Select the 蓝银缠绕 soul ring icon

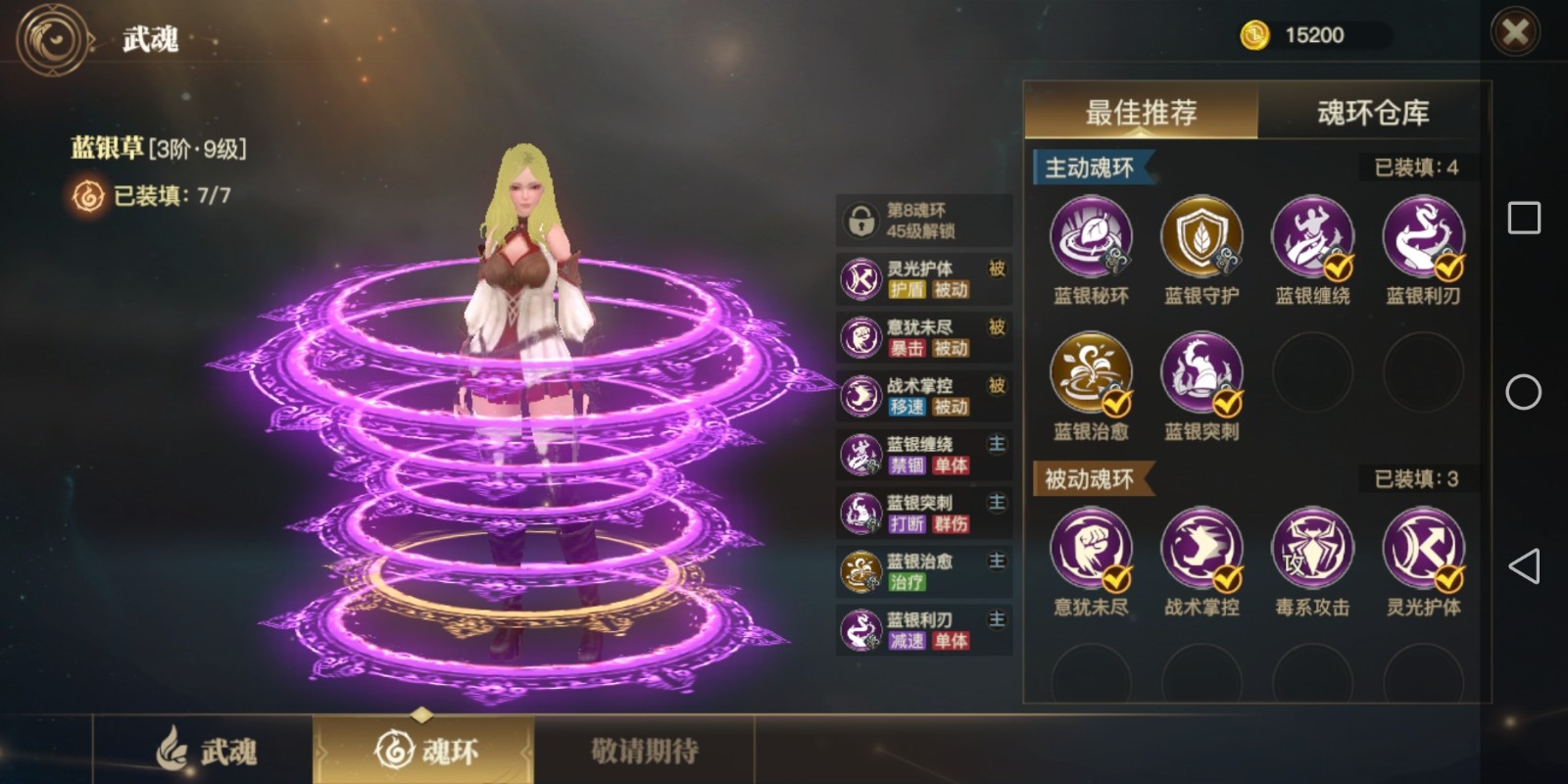(1312, 237)
